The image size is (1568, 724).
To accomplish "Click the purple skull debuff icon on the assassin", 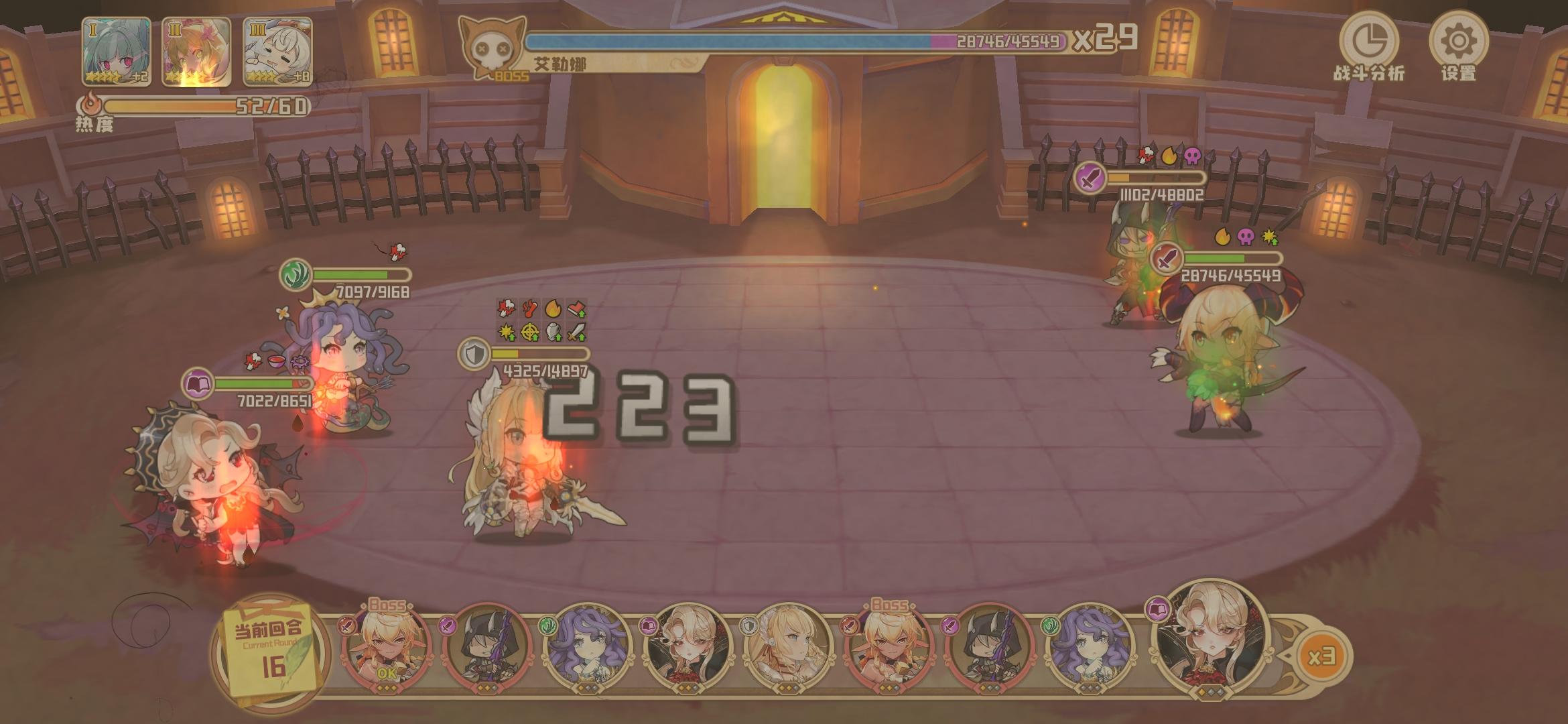I will click(x=1193, y=154).
